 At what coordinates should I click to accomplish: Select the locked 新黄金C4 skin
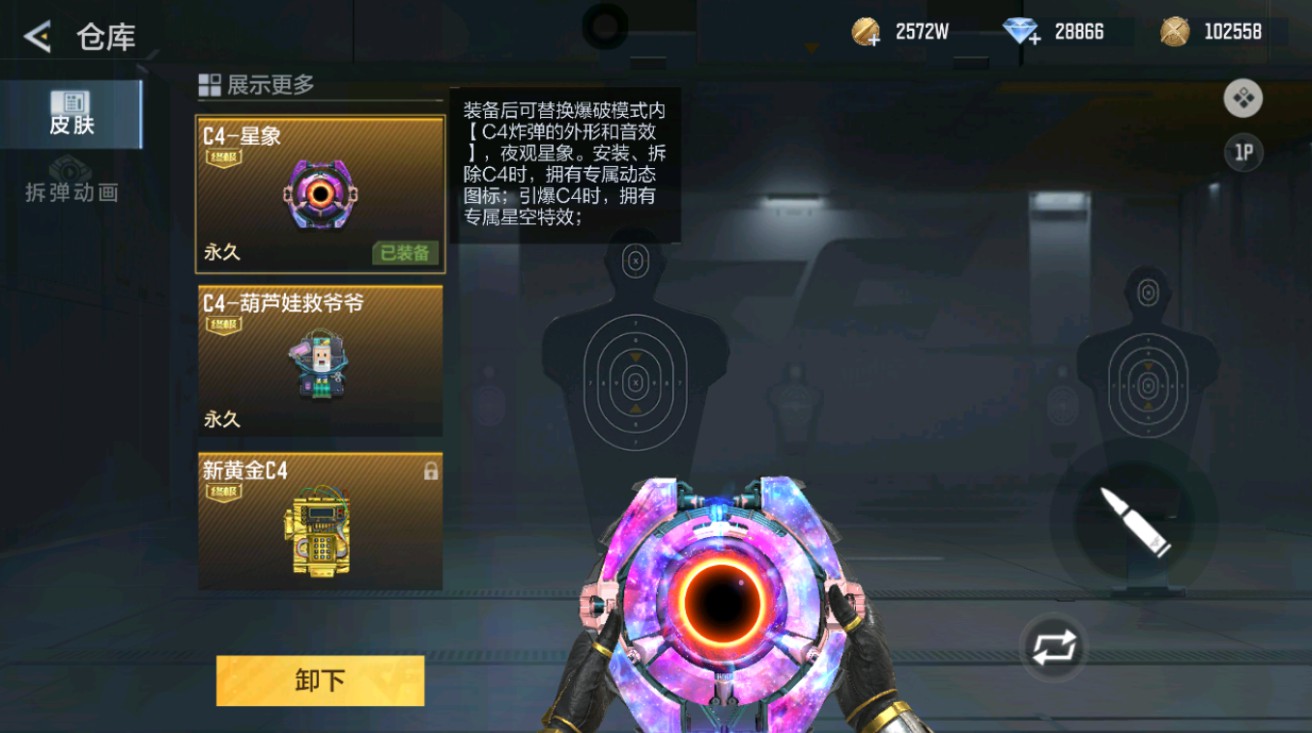click(x=320, y=520)
